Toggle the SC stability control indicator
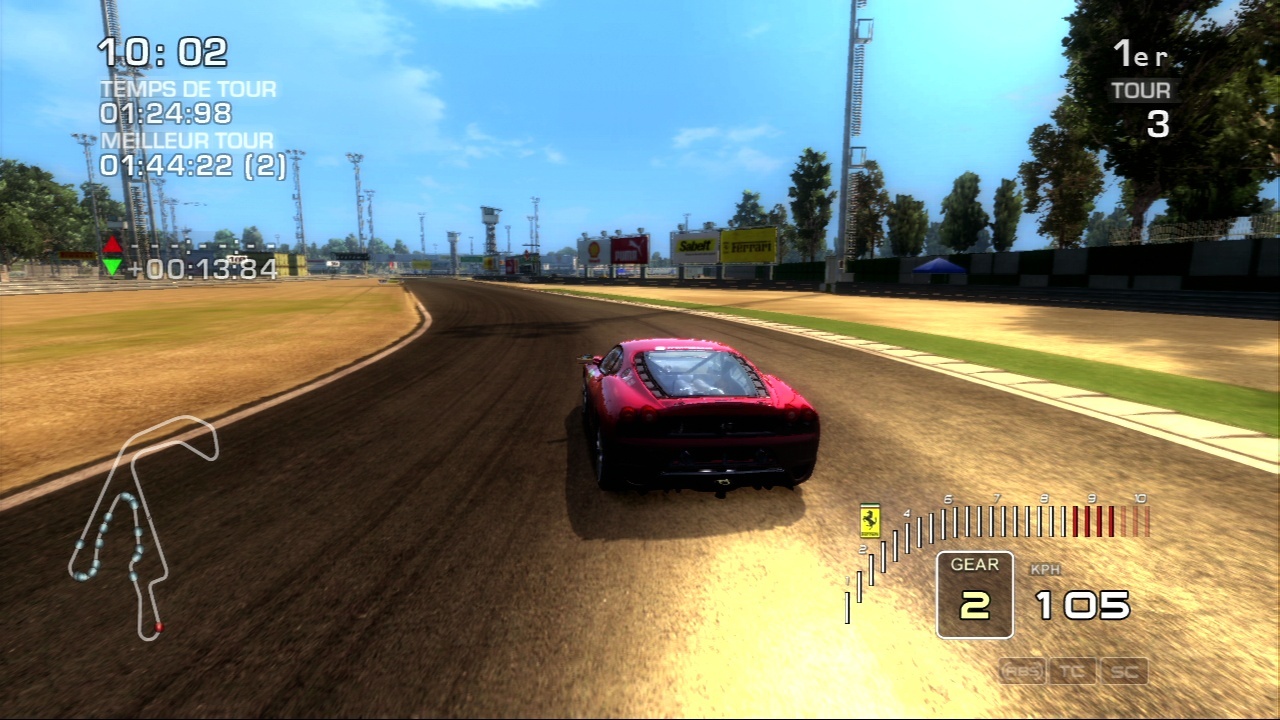The image size is (1280, 720). (1123, 671)
